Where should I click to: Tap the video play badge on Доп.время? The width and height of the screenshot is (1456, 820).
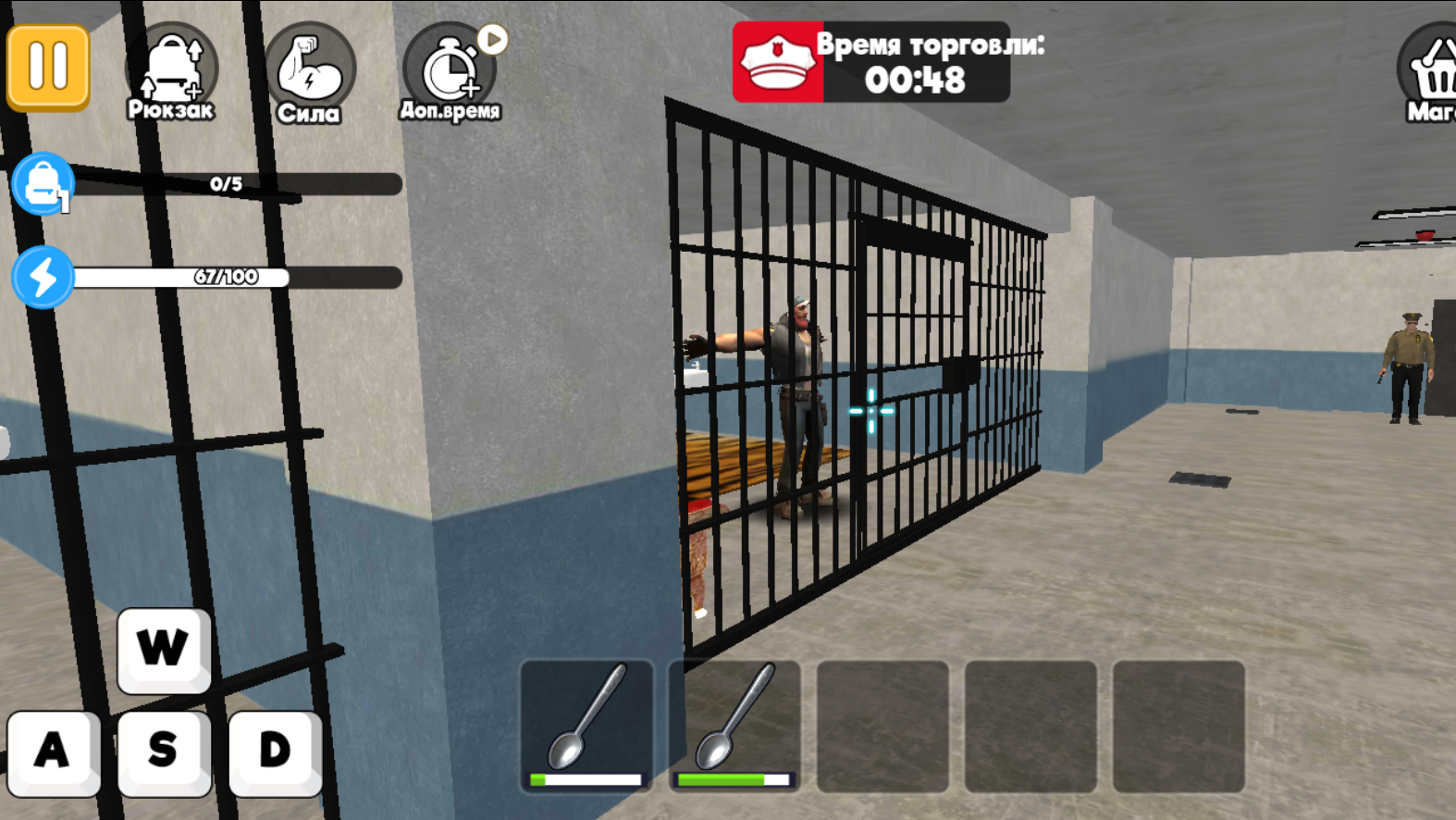point(495,39)
